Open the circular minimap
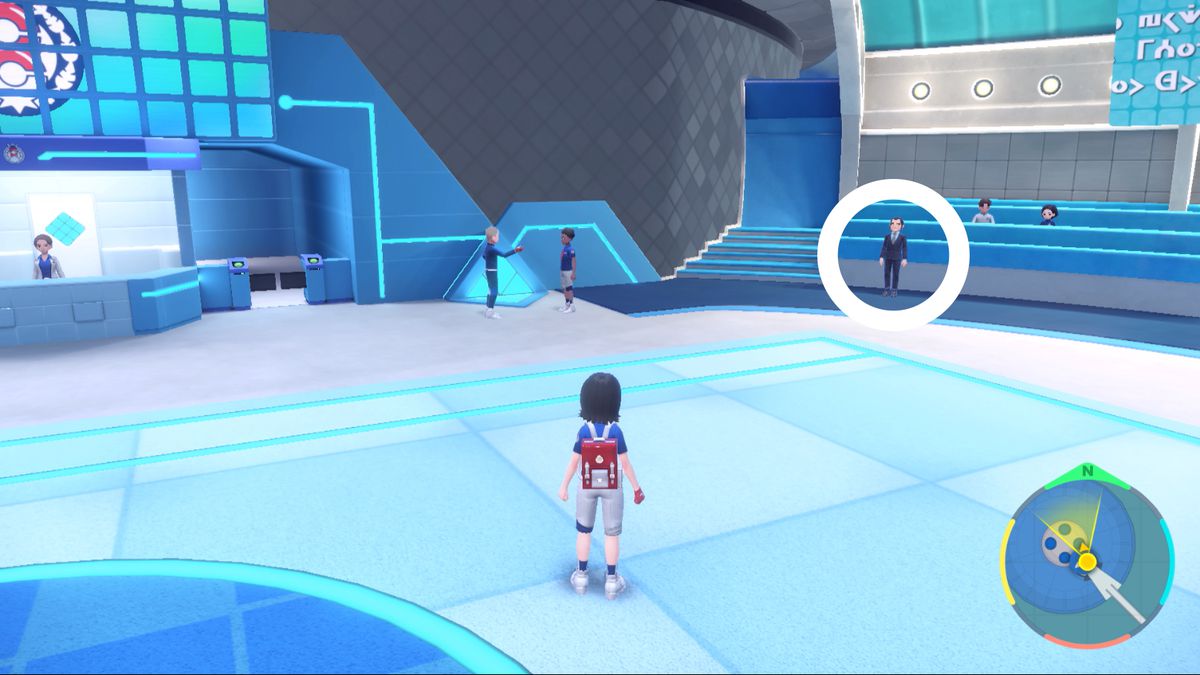 click(1086, 562)
